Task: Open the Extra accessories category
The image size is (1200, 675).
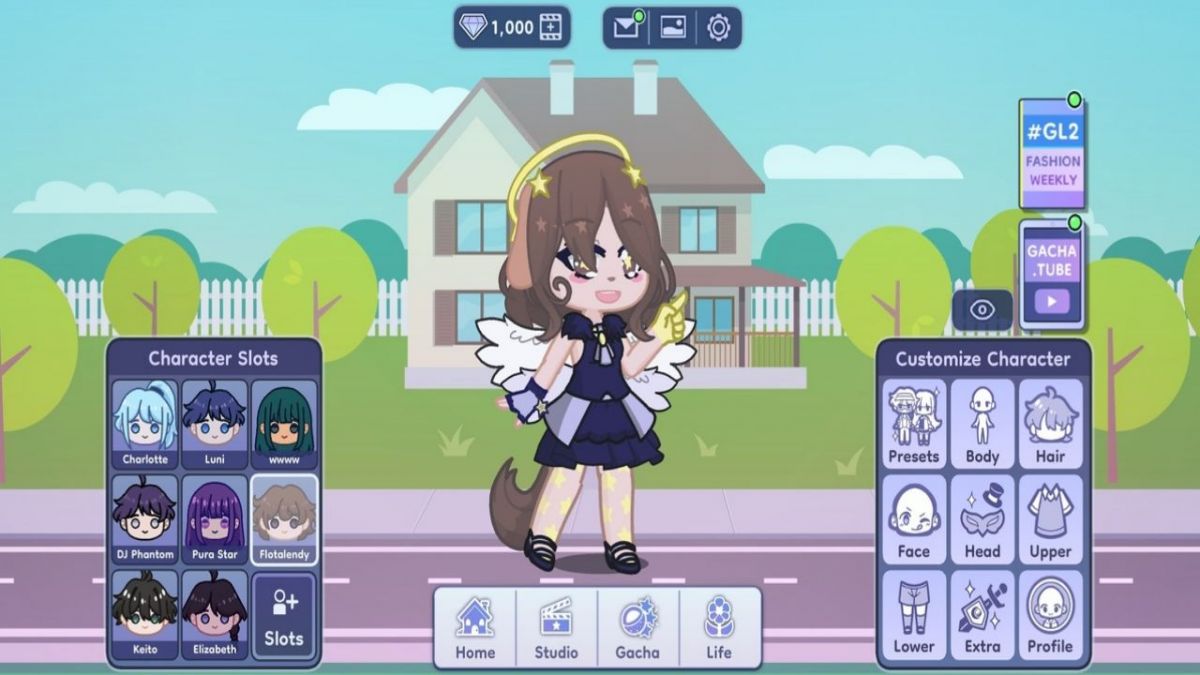Action: pyautogui.click(x=982, y=616)
